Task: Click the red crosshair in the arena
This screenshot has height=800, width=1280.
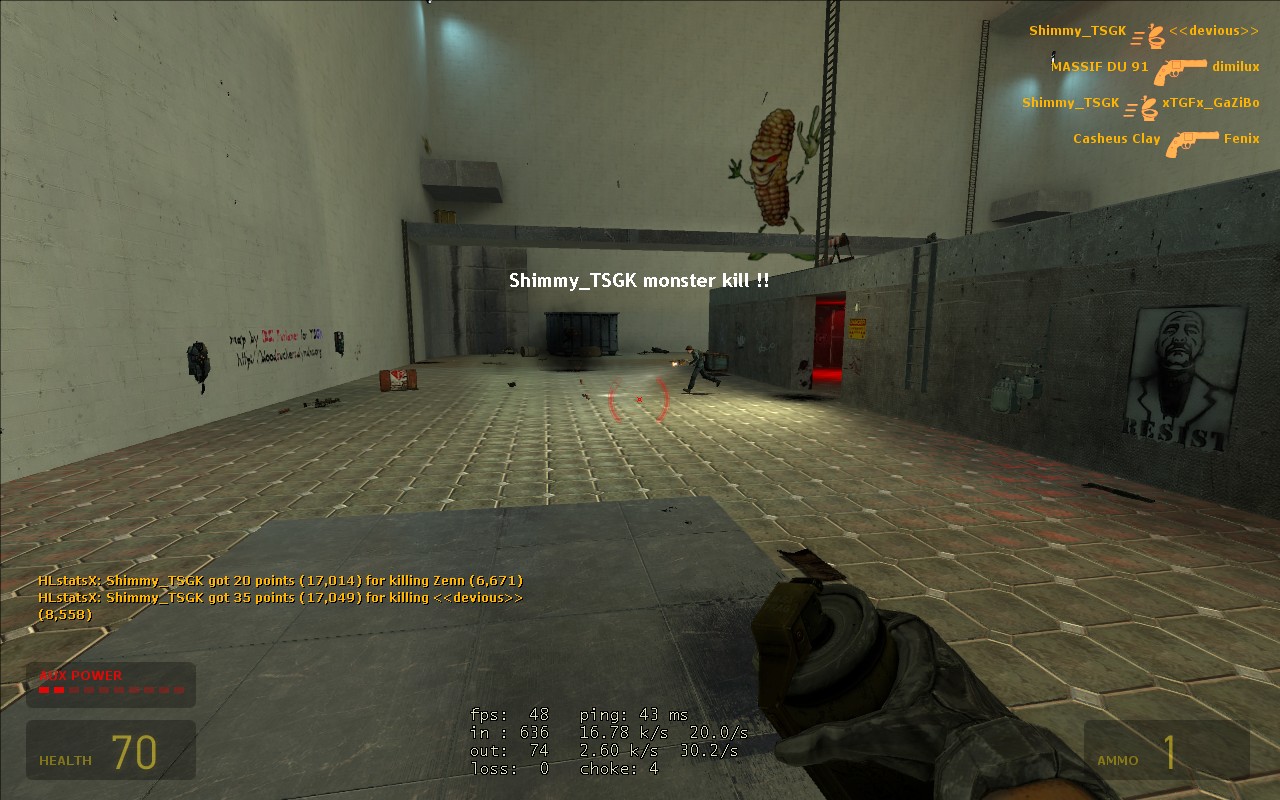Action: [640, 398]
